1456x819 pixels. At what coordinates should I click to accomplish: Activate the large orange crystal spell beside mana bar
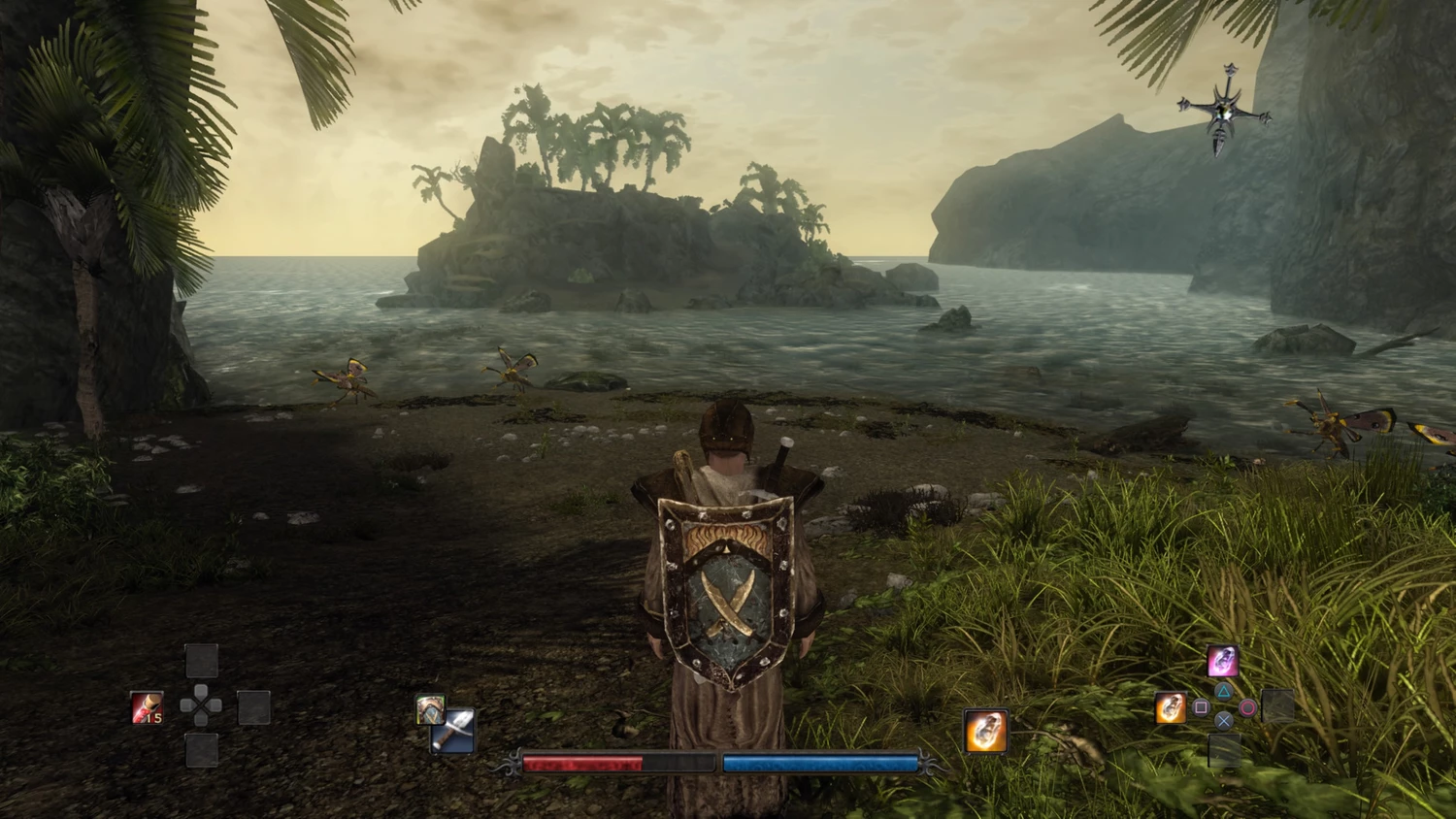(x=985, y=731)
